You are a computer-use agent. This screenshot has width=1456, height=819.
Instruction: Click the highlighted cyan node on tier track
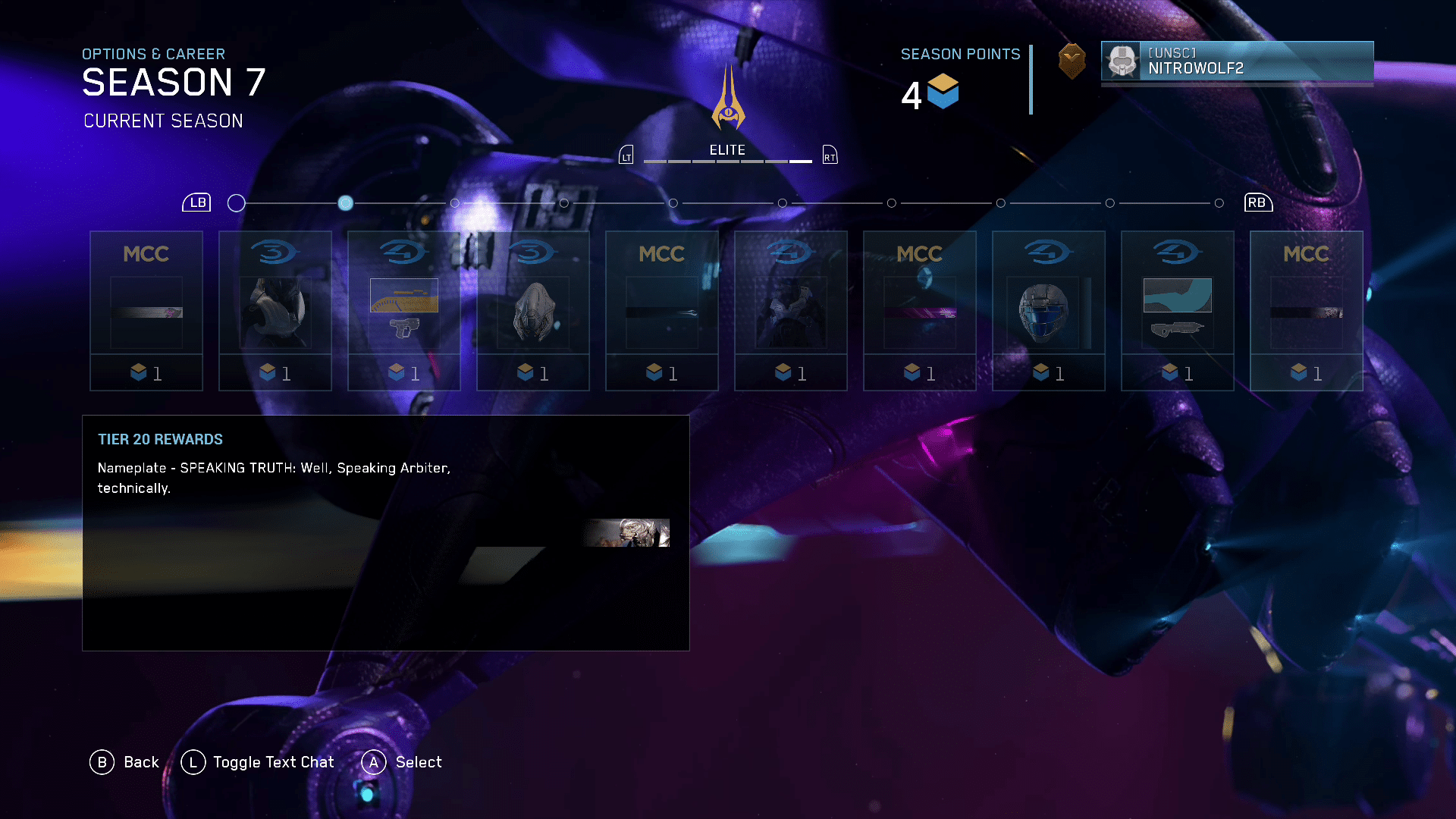click(x=346, y=203)
